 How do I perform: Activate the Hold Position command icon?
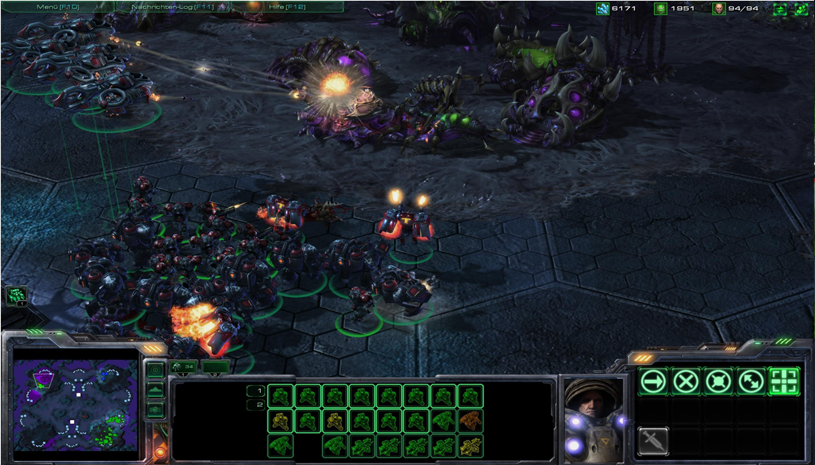pos(717,381)
